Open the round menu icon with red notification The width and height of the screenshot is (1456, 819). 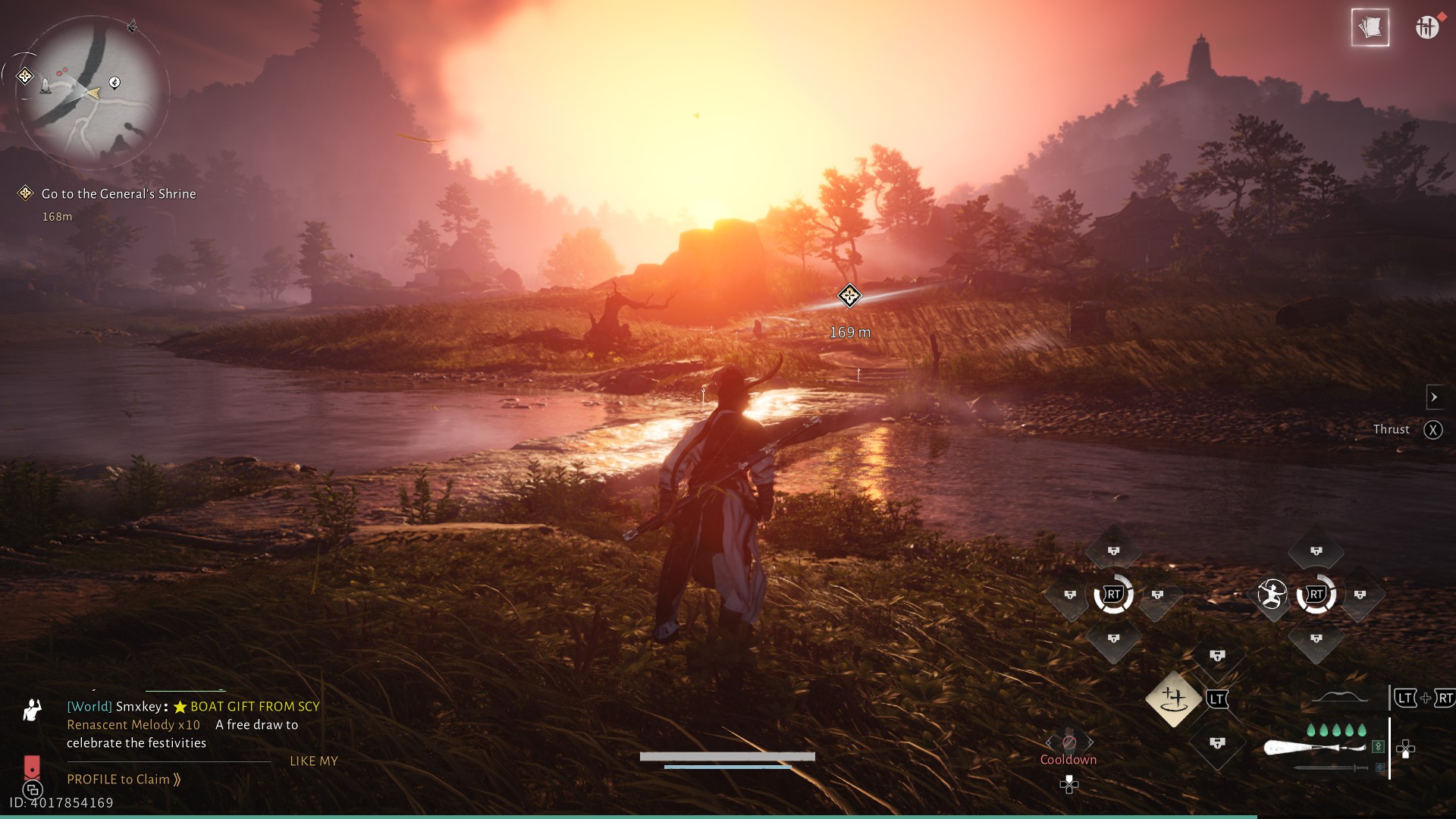pos(1426,27)
